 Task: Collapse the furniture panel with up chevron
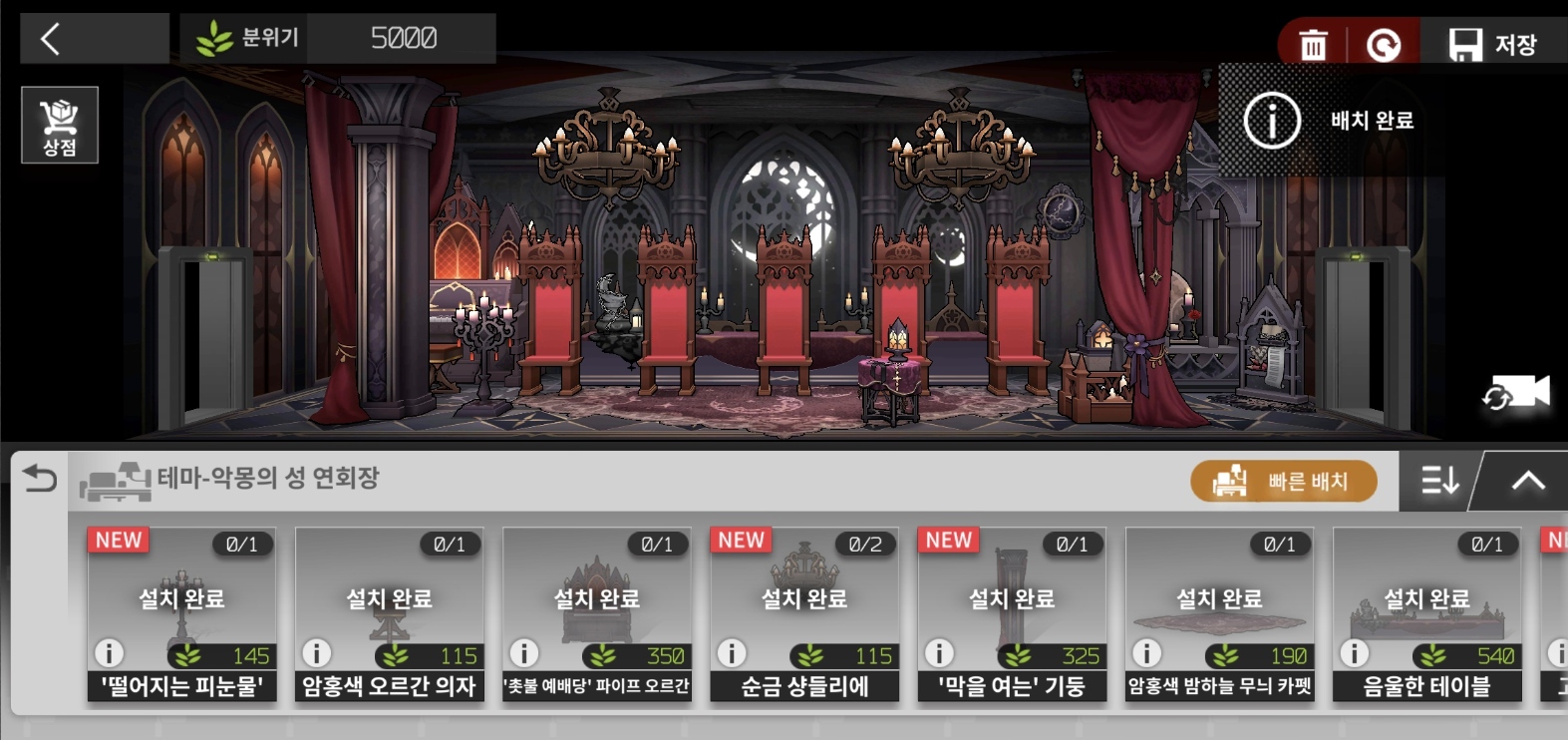1527,482
